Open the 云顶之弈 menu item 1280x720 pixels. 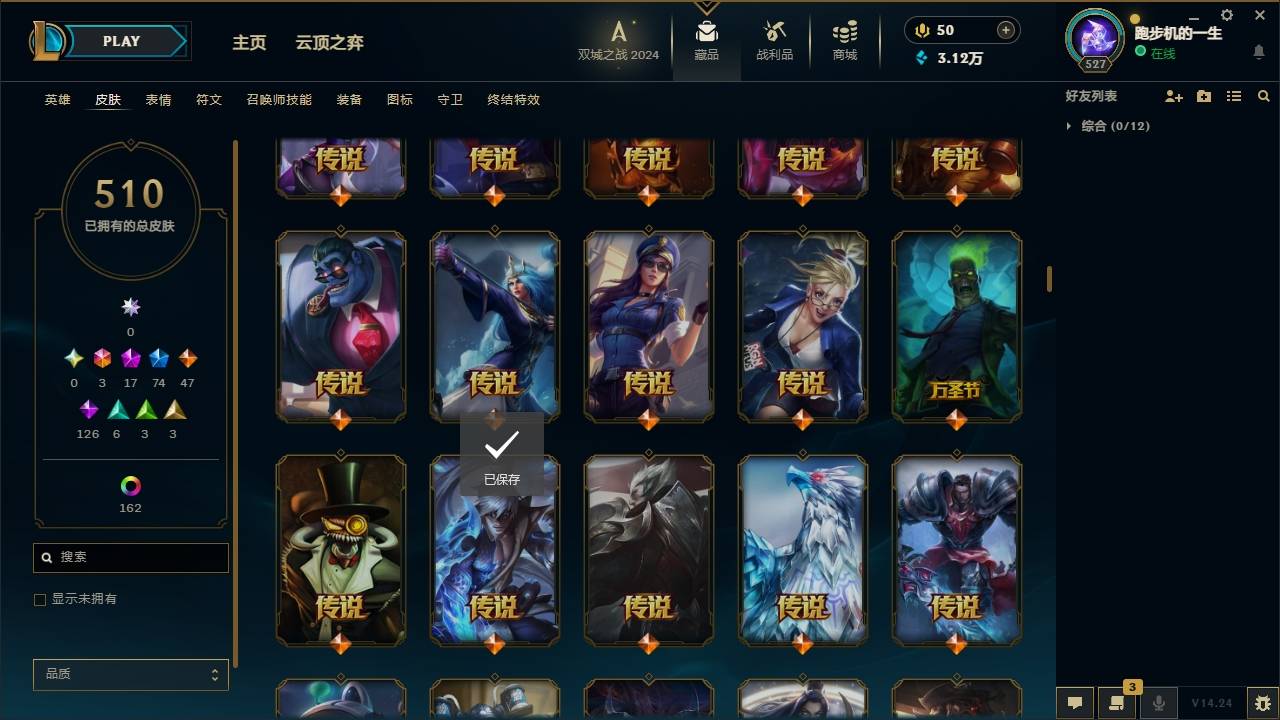pyautogui.click(x=330, y=42)
